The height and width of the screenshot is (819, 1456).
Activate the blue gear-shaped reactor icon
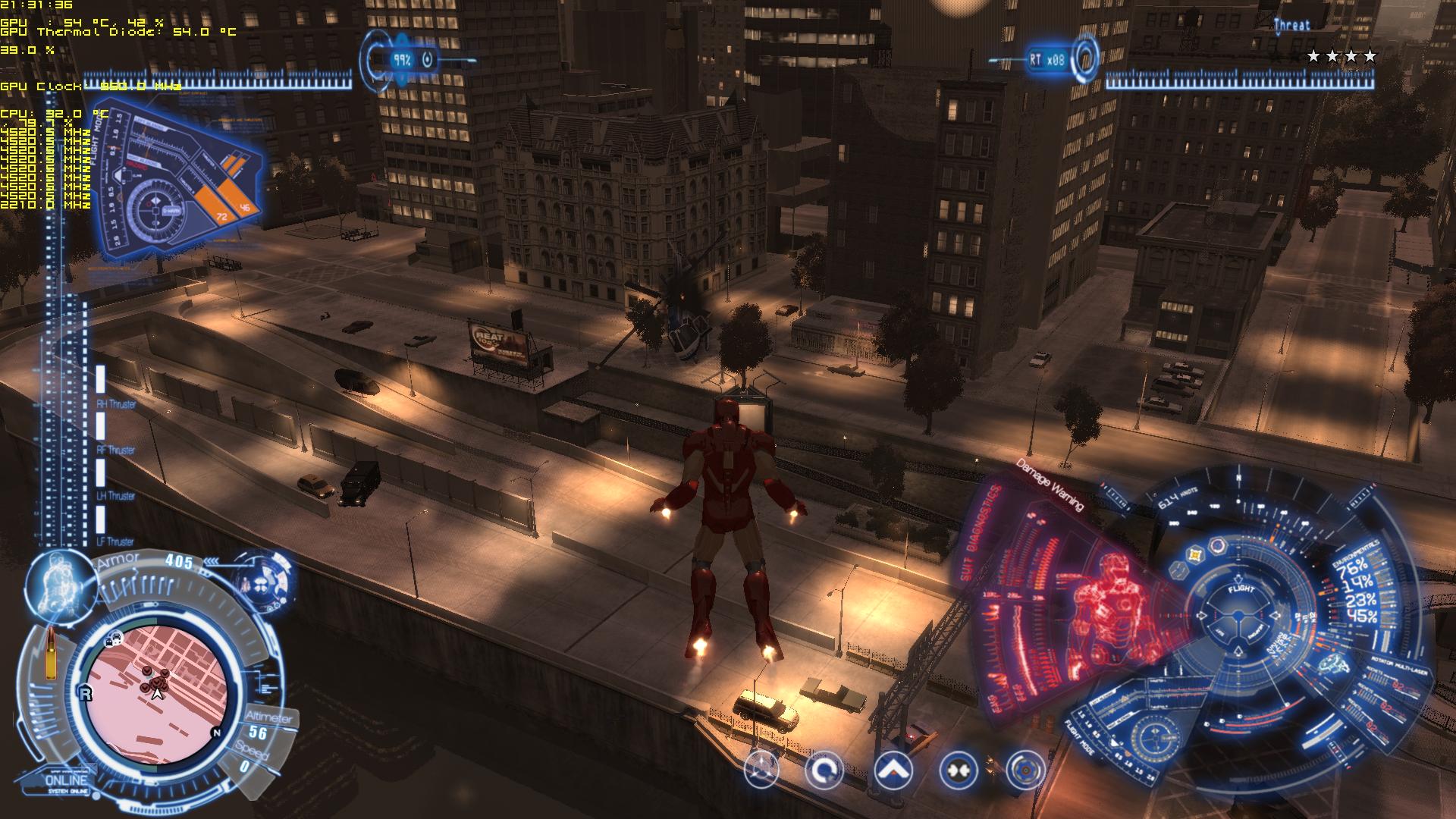point(1025,771)
